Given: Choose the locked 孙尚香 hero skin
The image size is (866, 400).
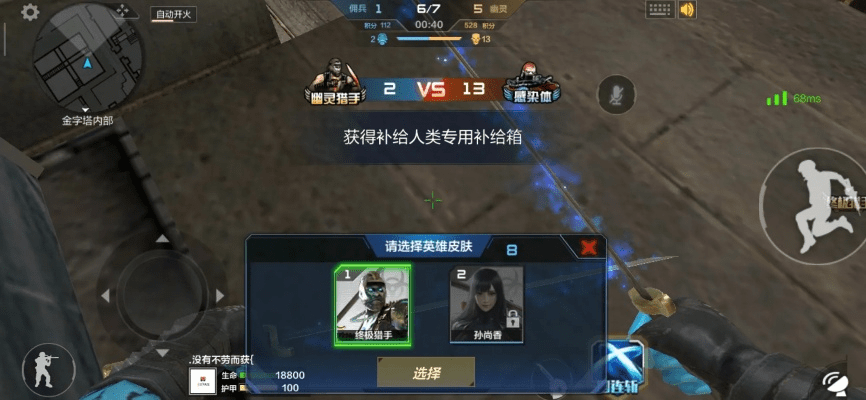Looking at the screenshot, I should pos(486,303).
